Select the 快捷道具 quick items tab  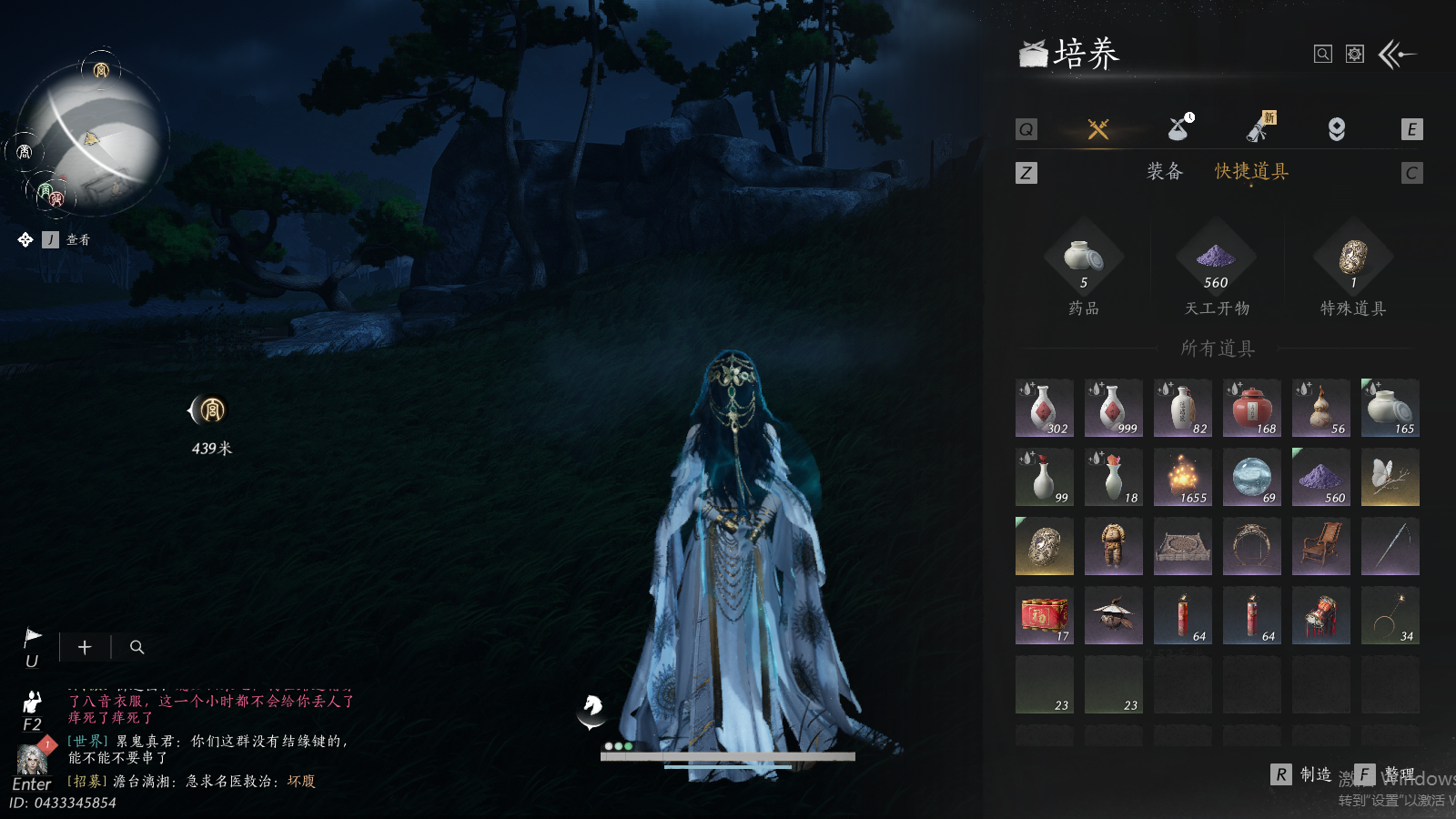click(x=1251, y=171)
